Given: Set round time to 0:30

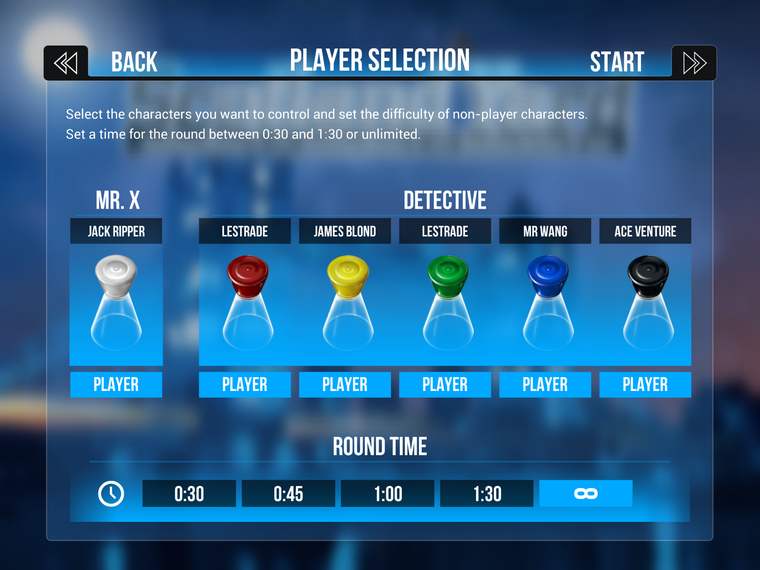Looking at the screenshot, I should [189, 493].
